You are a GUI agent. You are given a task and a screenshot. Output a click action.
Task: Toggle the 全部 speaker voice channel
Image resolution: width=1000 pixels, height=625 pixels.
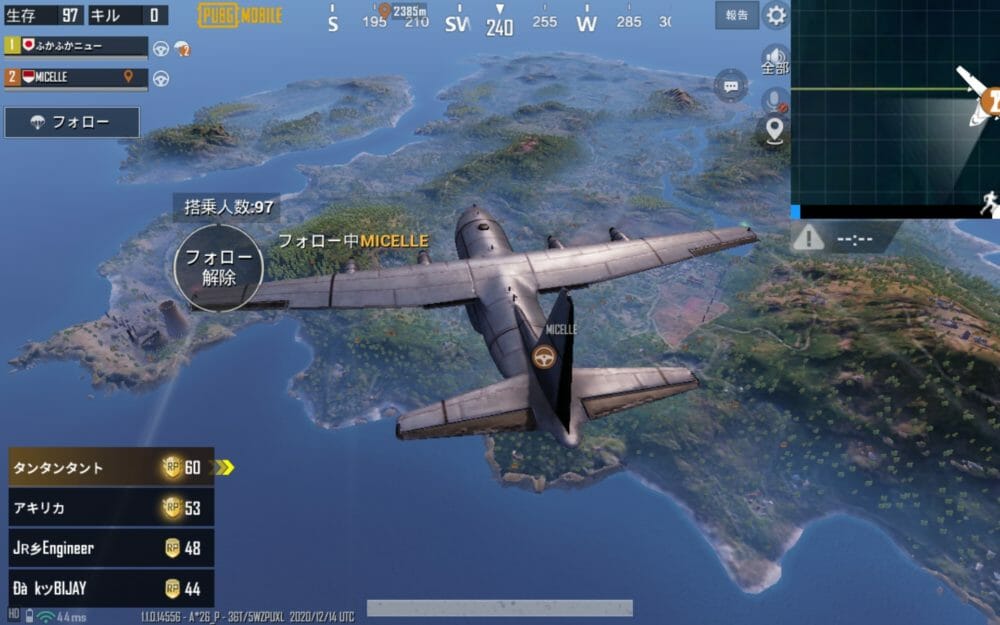(x=774, y=60)
